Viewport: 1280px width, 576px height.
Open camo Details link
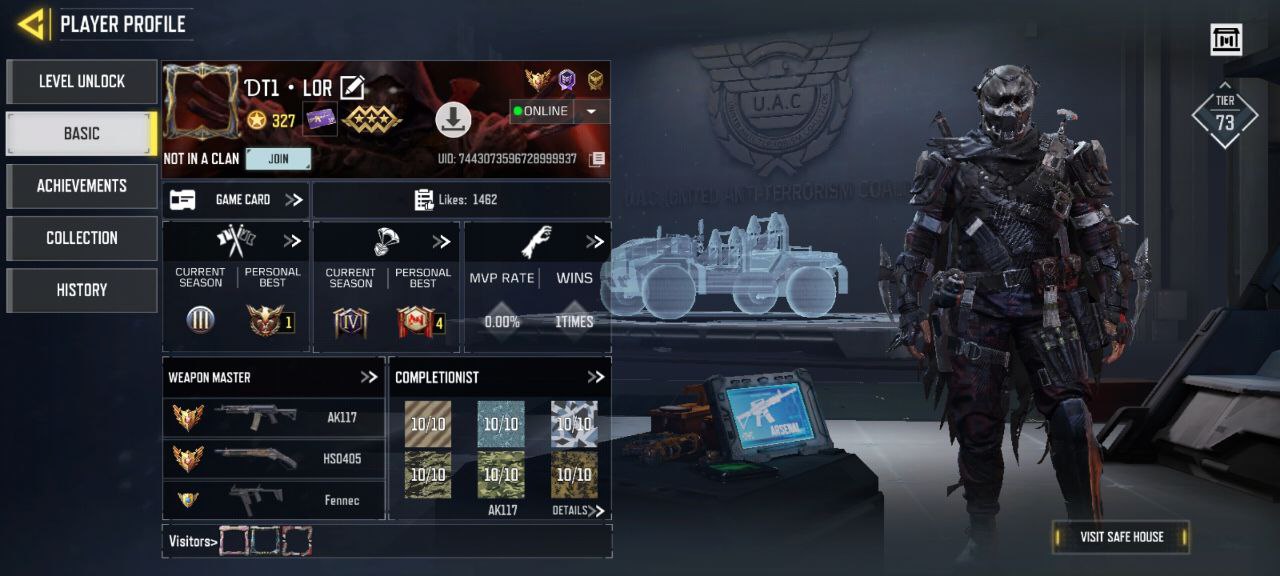(579, 511)
